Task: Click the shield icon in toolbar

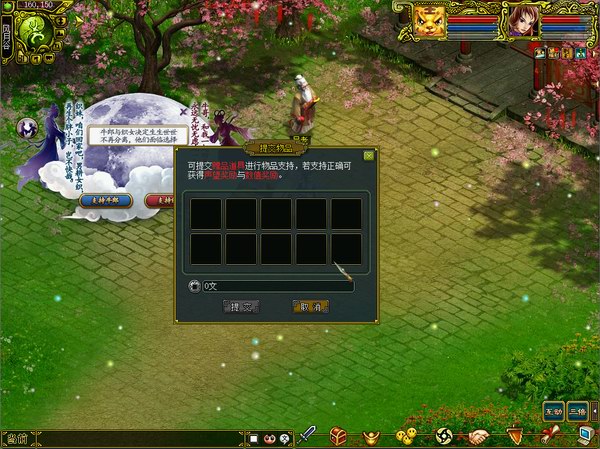Action: point(515,435)
